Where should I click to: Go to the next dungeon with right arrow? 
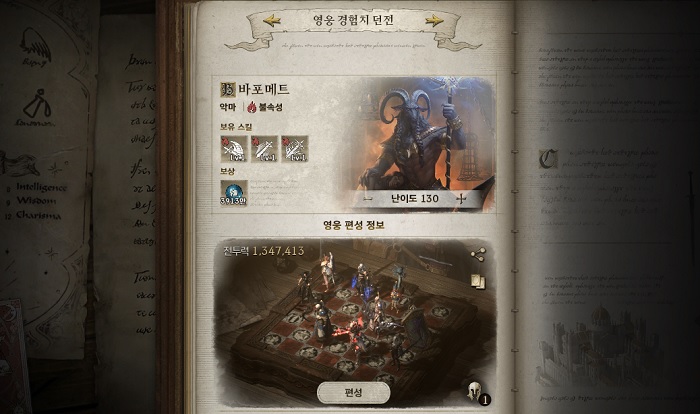coord(435,20)
